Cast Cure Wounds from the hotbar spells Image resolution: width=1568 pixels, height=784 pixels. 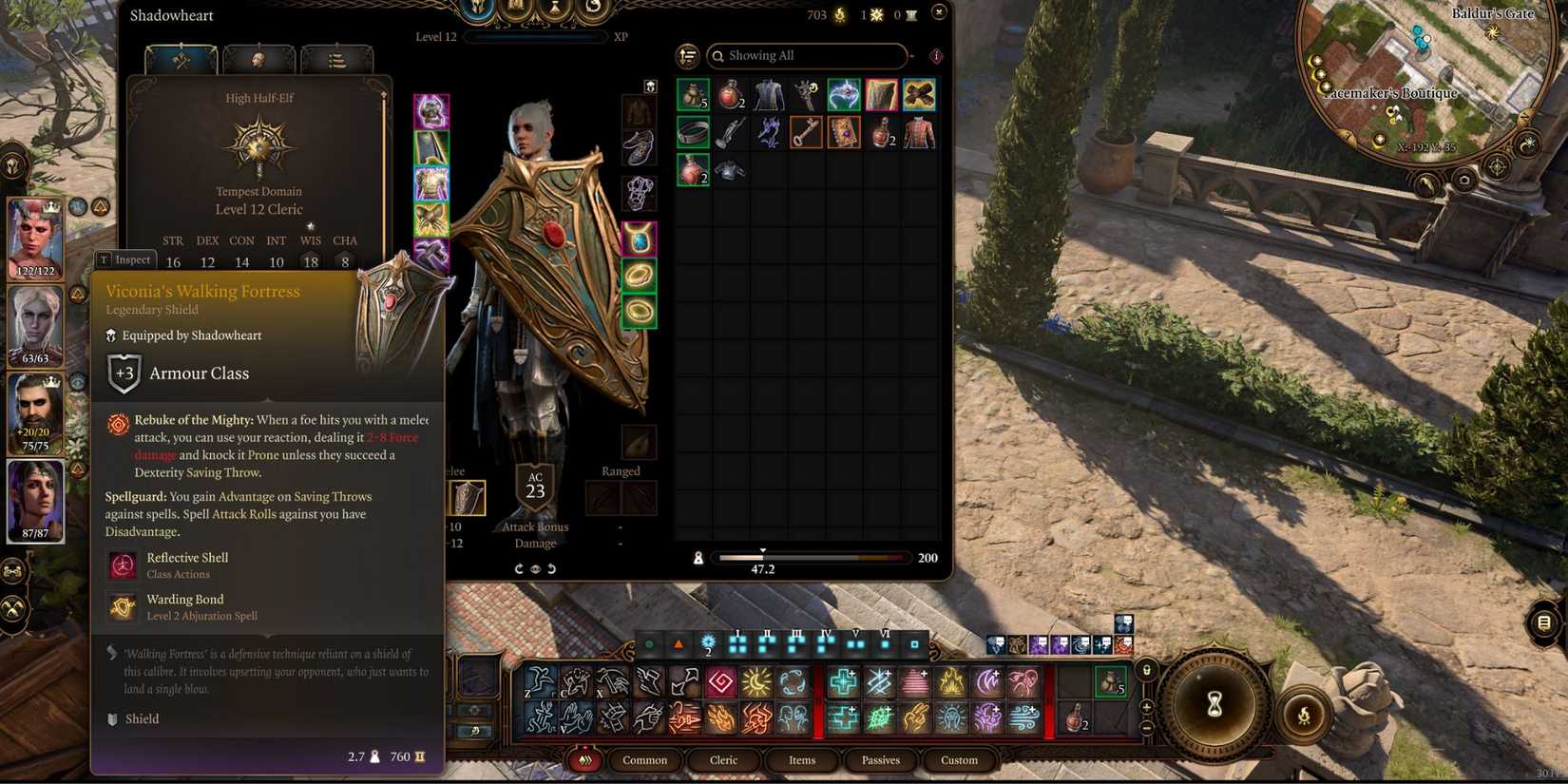[844, 682]
